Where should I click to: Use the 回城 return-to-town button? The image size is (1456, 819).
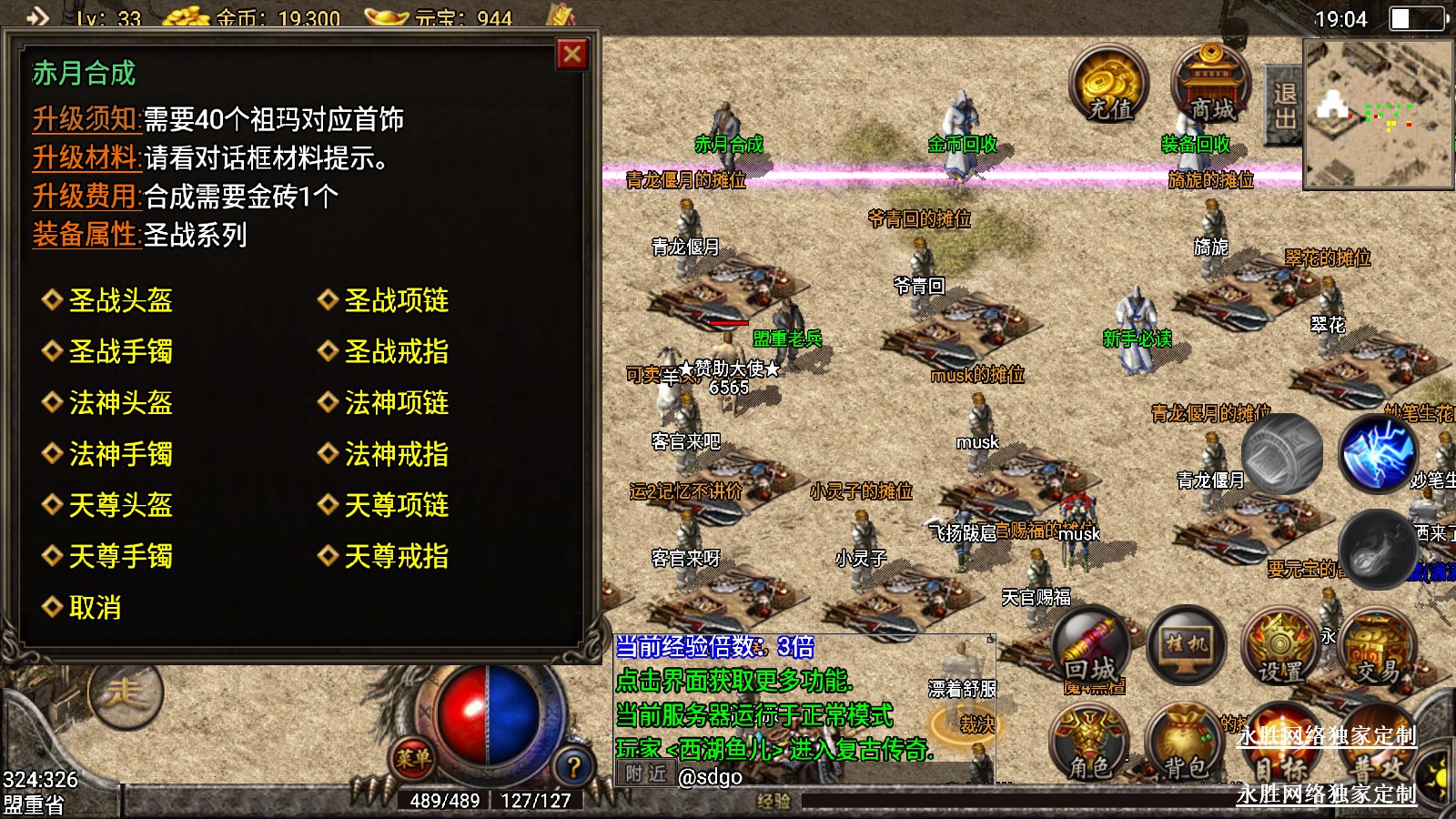1090,649
